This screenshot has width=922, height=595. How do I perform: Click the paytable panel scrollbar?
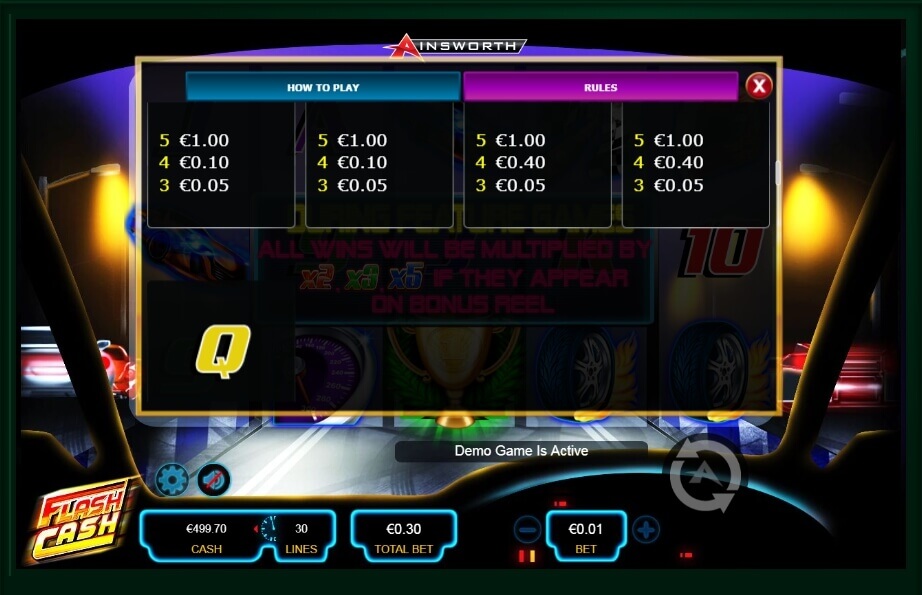777,171
